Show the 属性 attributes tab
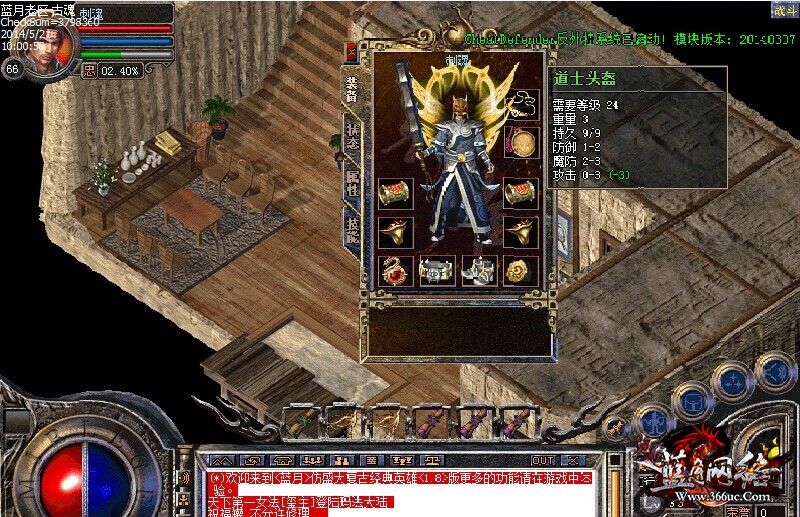 tap(353, 183)
